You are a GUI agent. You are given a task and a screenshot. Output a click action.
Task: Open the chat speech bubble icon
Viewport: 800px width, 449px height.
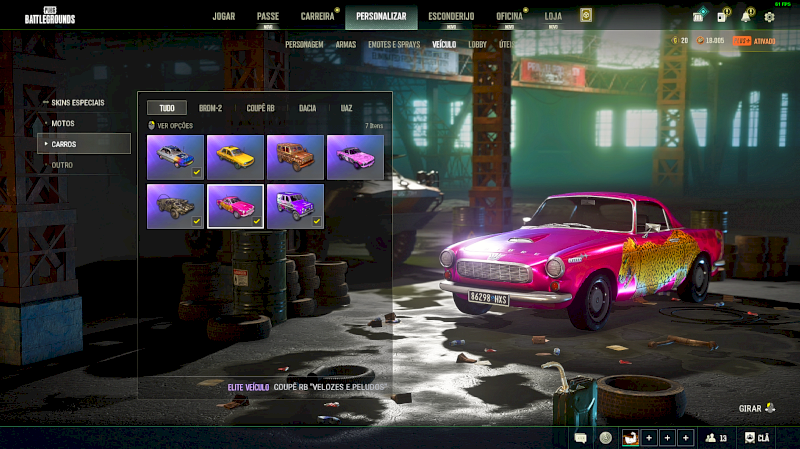pyautogui.click(x=581, y=437)
